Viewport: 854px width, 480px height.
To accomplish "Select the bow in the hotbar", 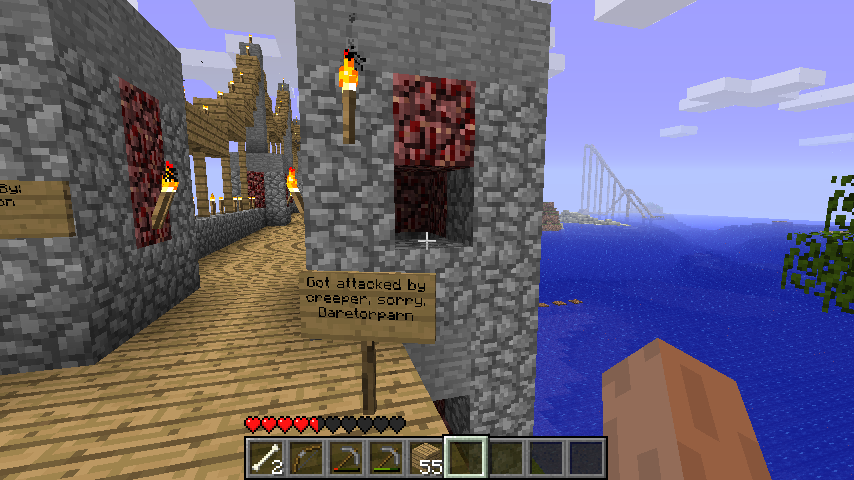I will tap(306, 458).
